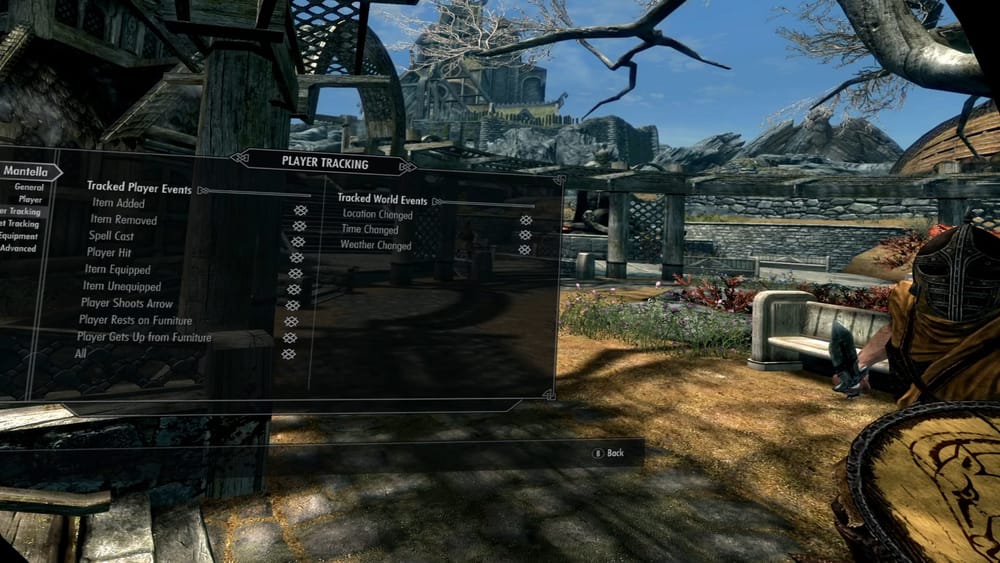Select the Target Tracking page
The width and height of the screenshot is (1000, 563).
tap(22, 224)
